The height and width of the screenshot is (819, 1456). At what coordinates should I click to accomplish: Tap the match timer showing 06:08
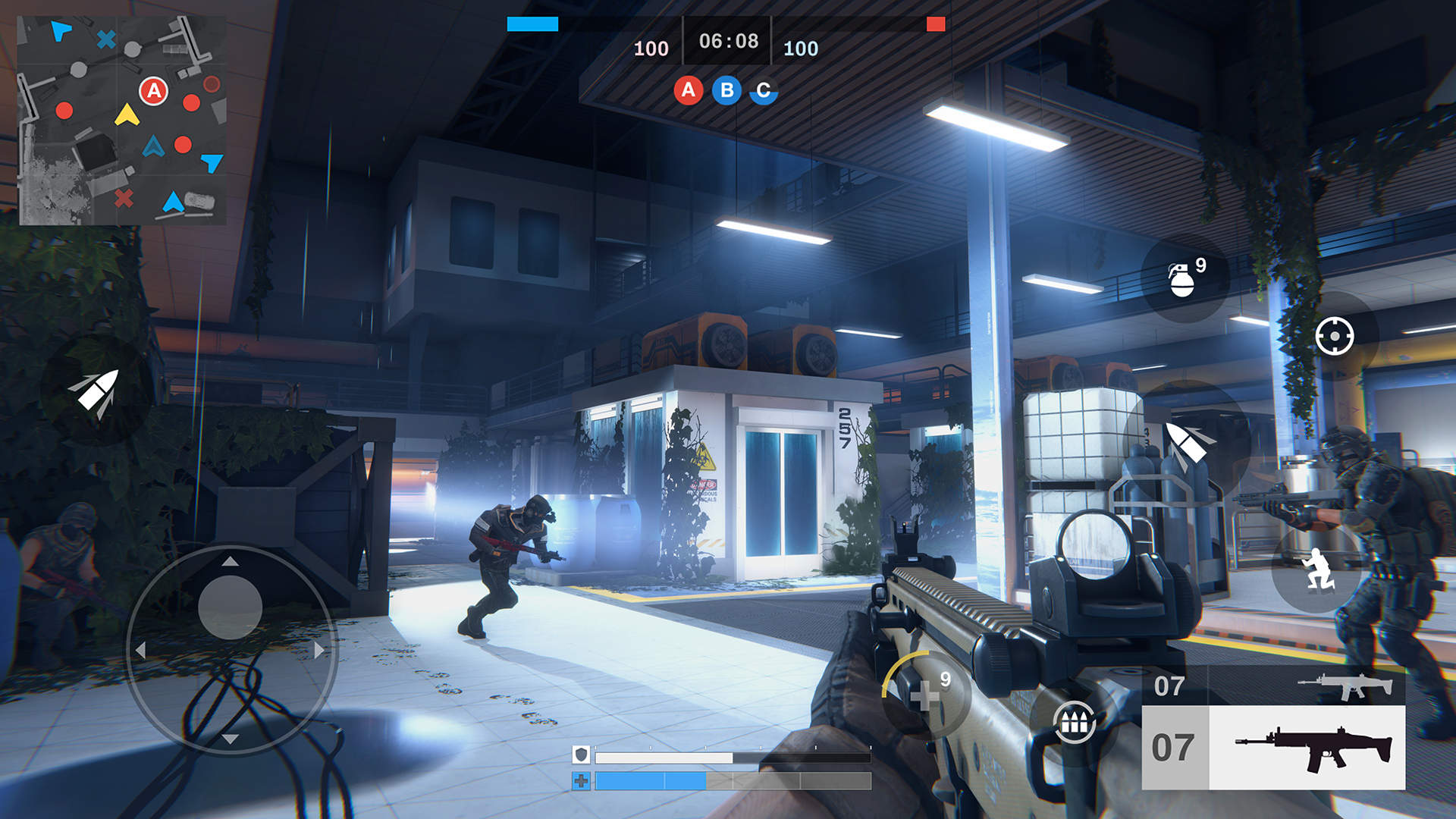click(x=728, y=42)
